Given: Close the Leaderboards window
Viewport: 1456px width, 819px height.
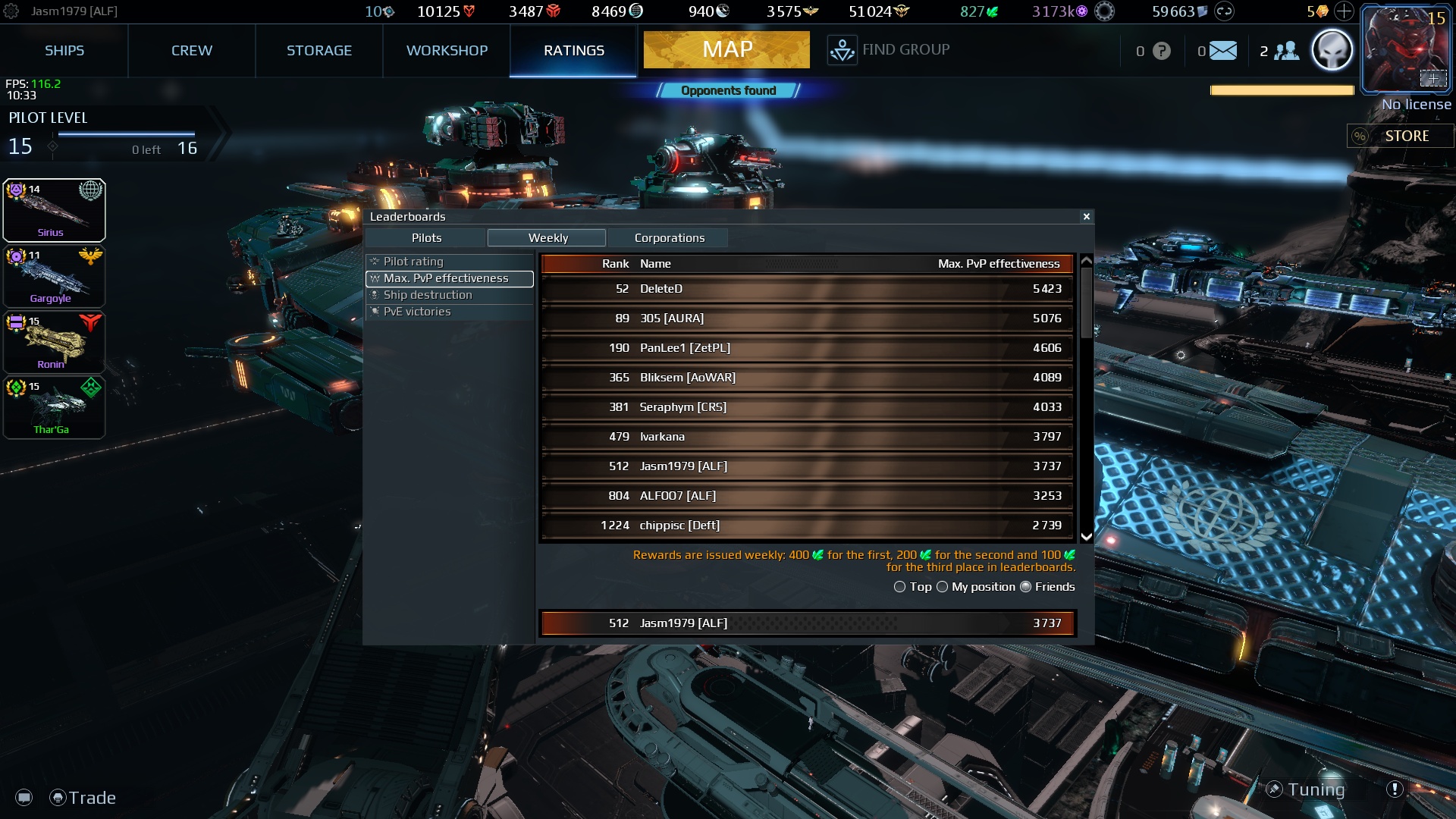Looking at the screenshot, I should [1087, 217].
